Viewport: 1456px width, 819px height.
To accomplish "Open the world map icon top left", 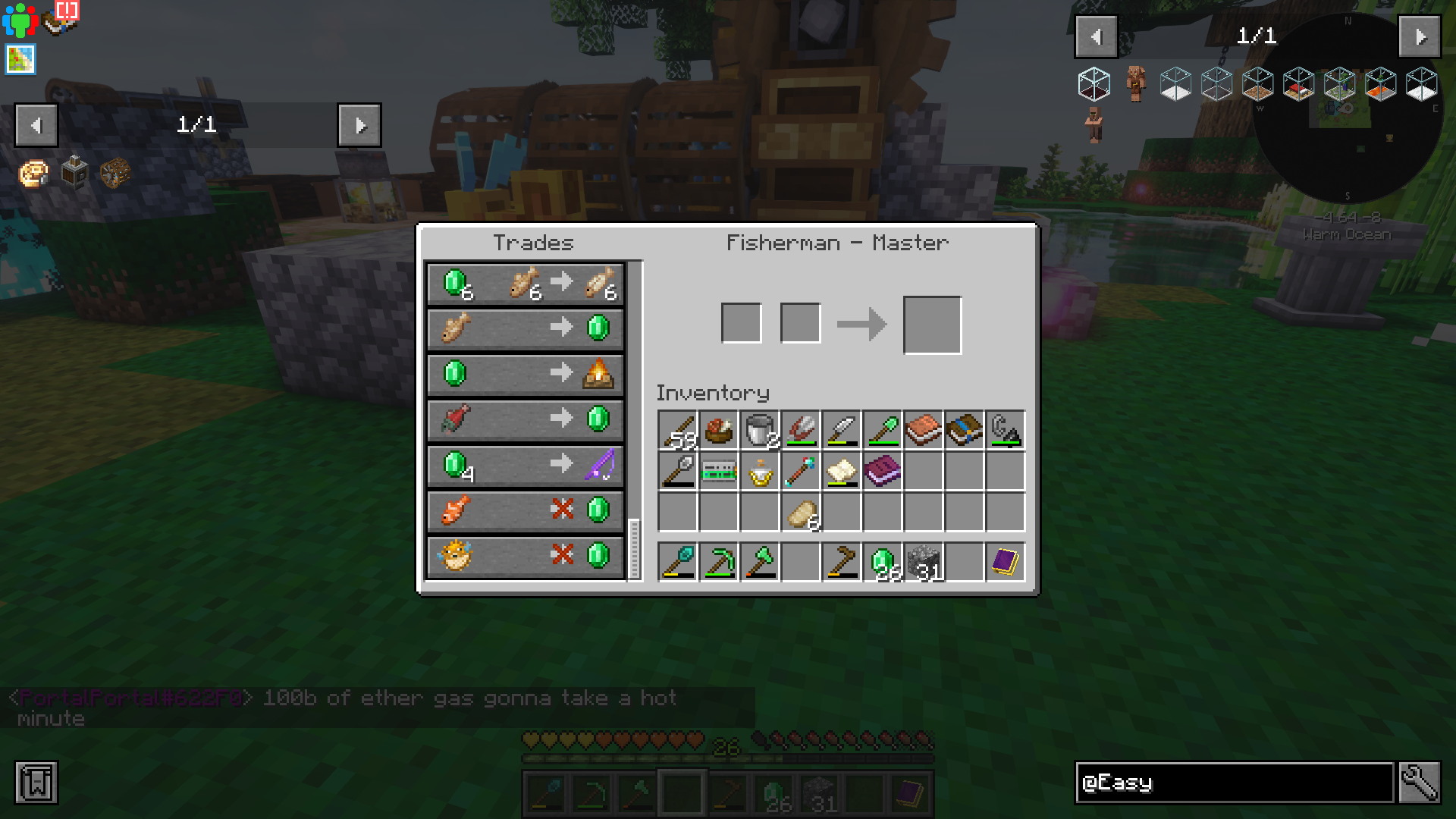I will pyautogui.click(x=19, y=60).
